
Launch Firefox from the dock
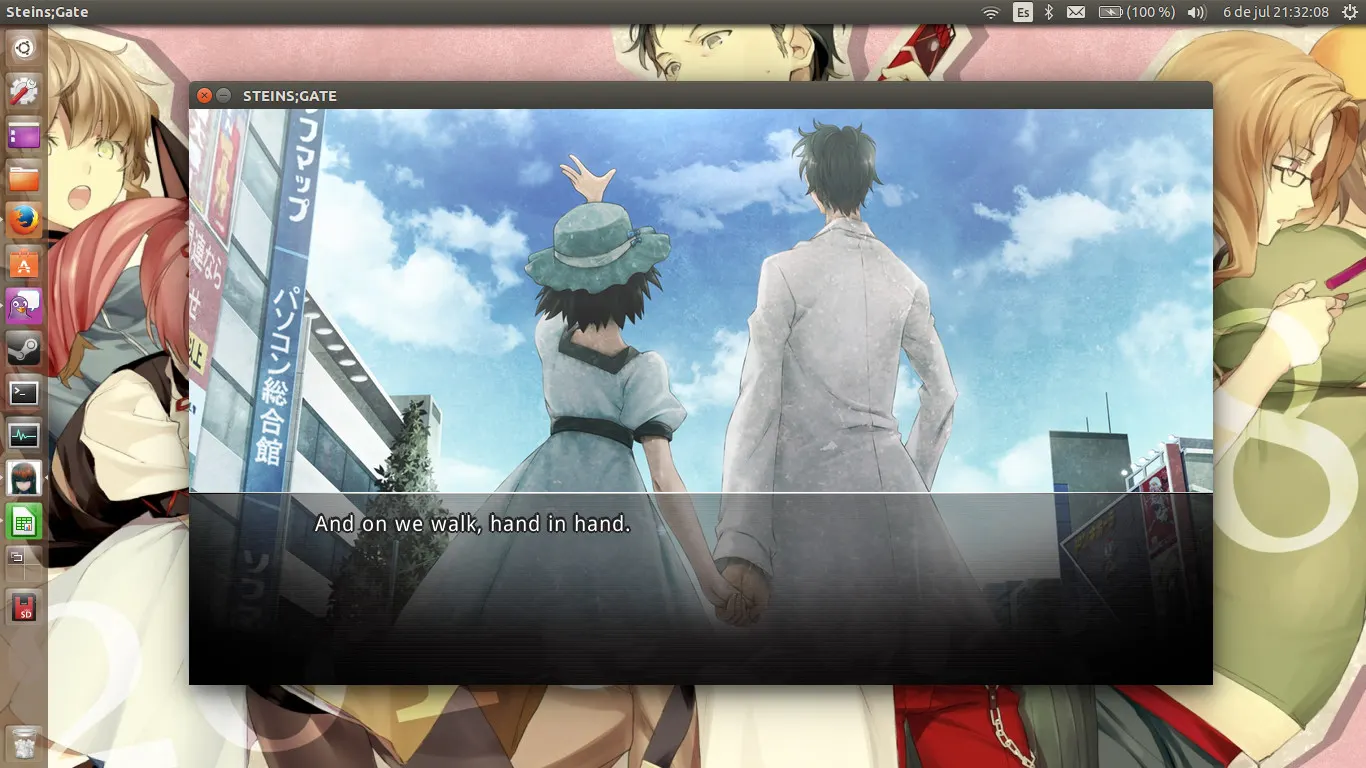pyautogui.click(x=23, y=221)
